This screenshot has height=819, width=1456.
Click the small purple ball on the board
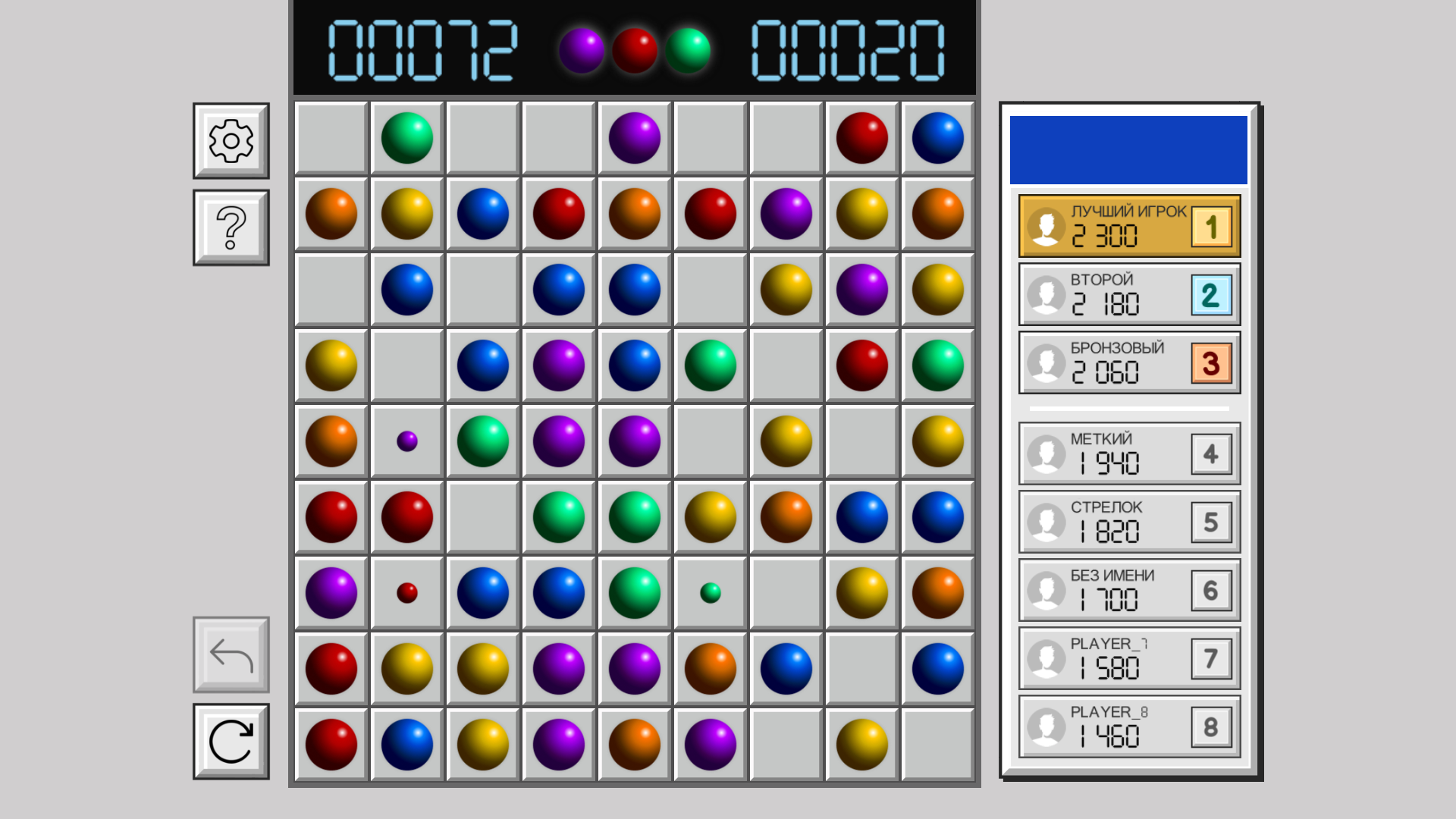click(406, 441)
